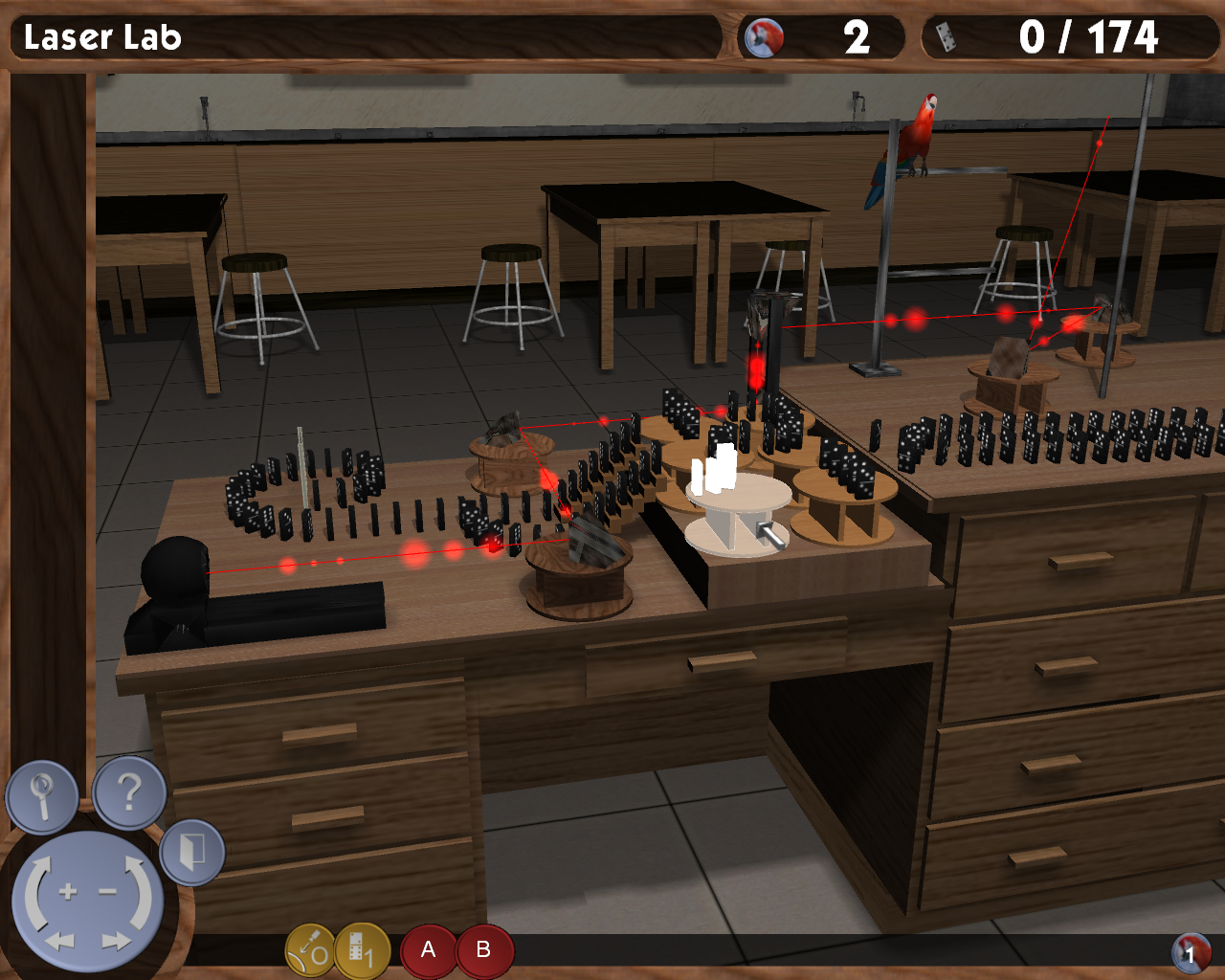This screenshot has height=980, width=1225.
Task: Zoom in with the plus control
Action: tap(67, 892)
